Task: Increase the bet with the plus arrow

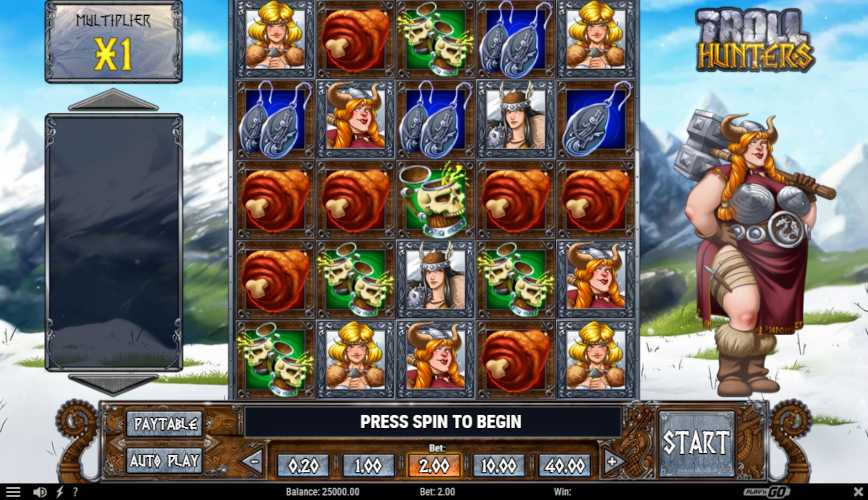Action: click(x=613, y=462)
